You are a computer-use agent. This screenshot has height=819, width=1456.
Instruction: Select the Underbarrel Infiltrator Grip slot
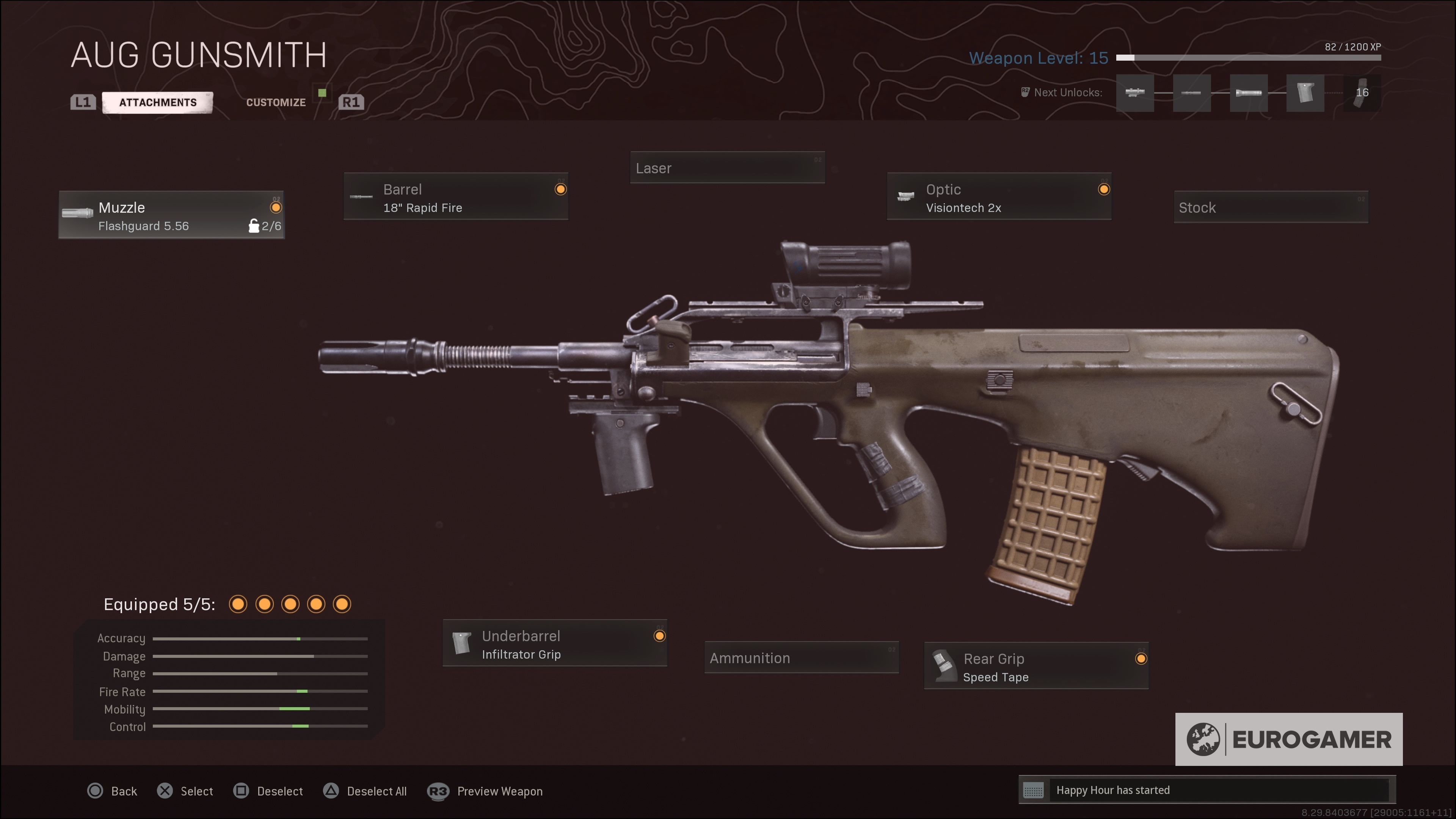tap(554, 644)
